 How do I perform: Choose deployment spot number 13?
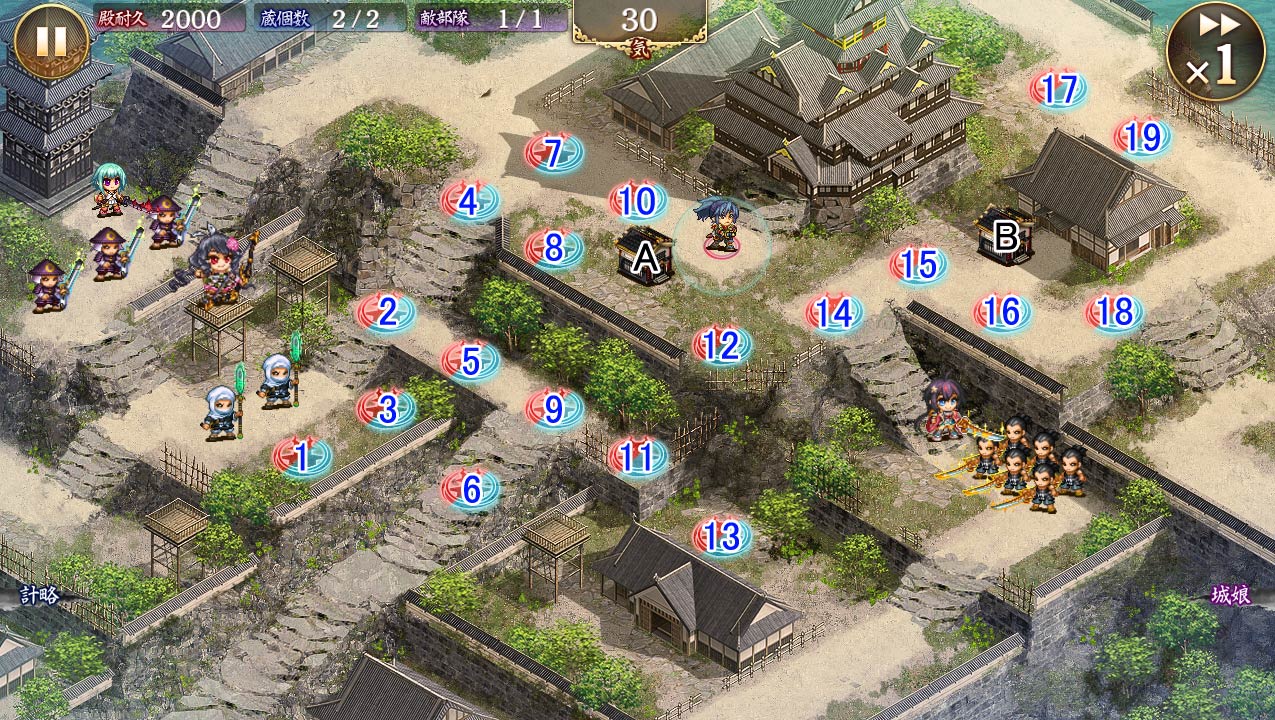pyautogui.click(x=722, y=536)
